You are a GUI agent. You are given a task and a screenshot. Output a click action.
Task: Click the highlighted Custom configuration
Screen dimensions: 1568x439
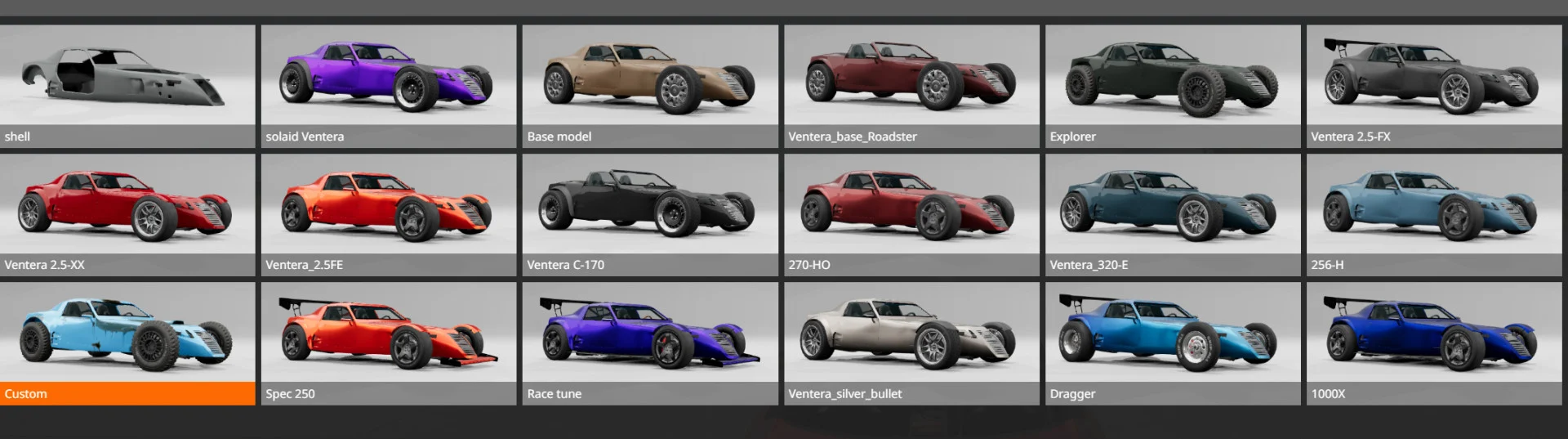click(x=127, y=343)
